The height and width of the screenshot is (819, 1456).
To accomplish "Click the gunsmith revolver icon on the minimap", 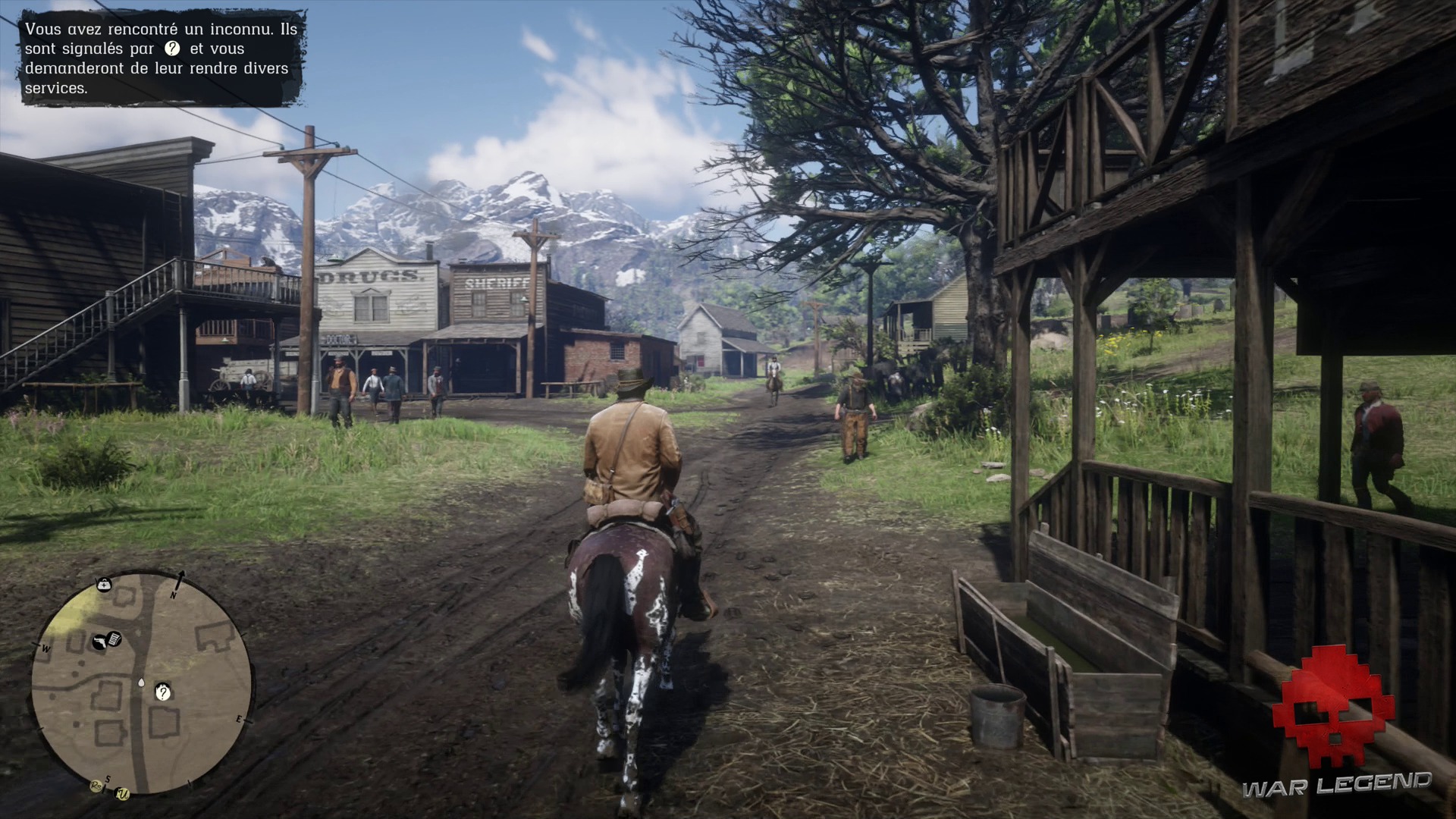I will tap(99, 641).
